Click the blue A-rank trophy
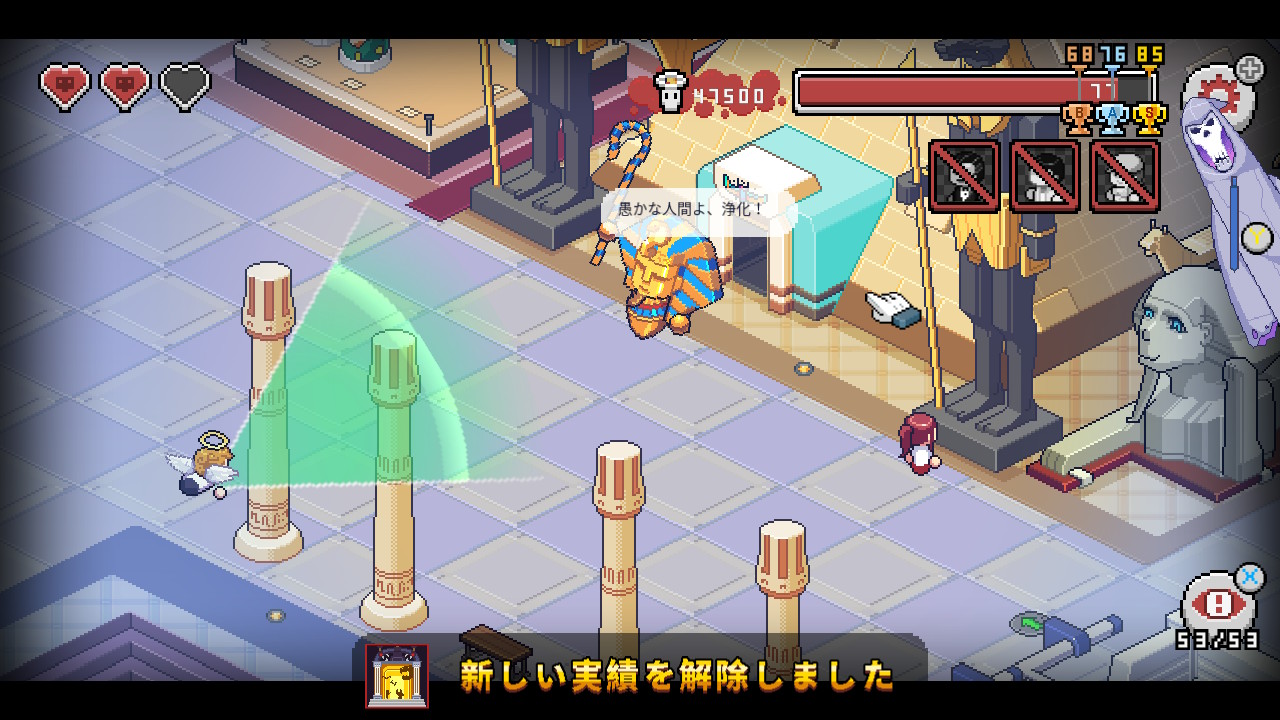The width and height of the screenshot is (1280, 720). coord(1113,118)
